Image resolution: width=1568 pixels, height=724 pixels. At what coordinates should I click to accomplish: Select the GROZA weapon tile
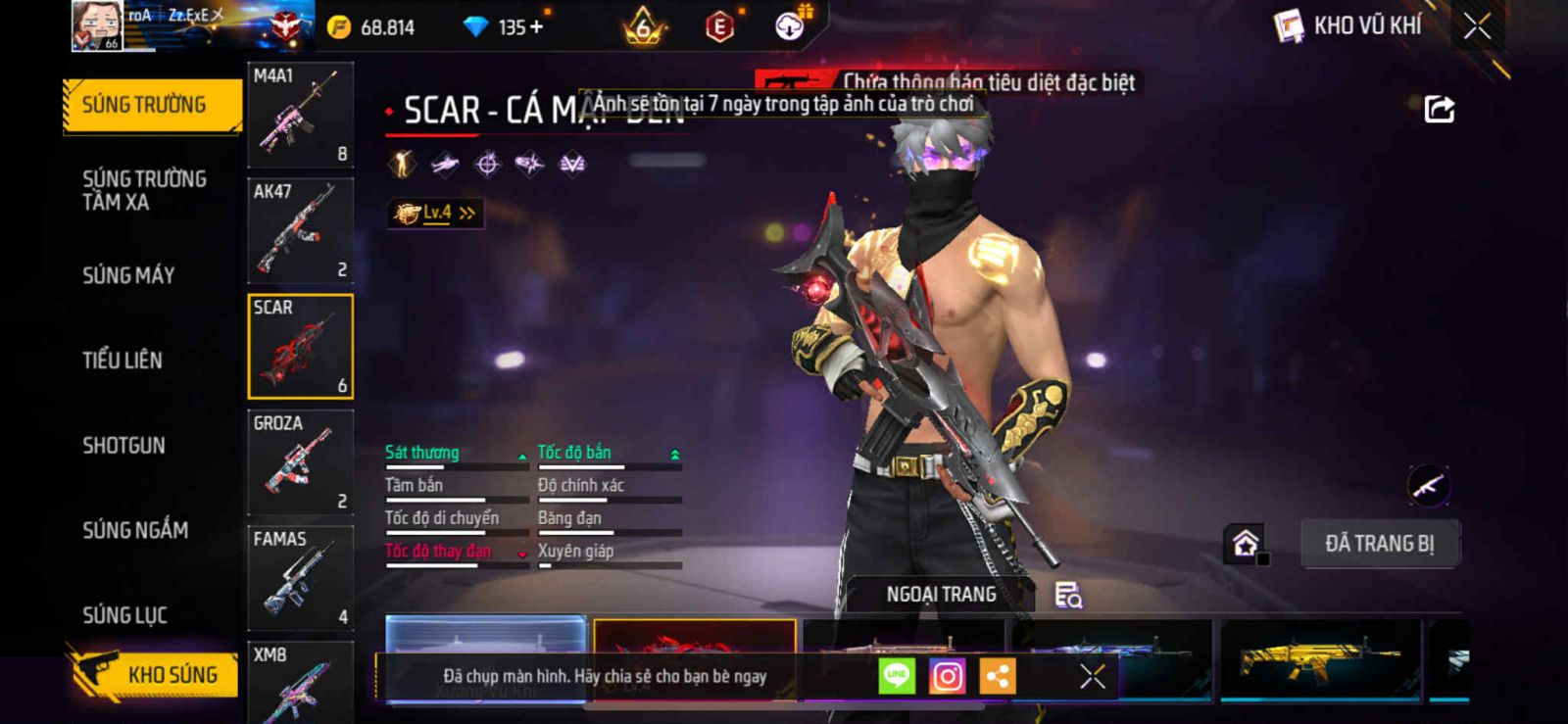coord(300,462)
